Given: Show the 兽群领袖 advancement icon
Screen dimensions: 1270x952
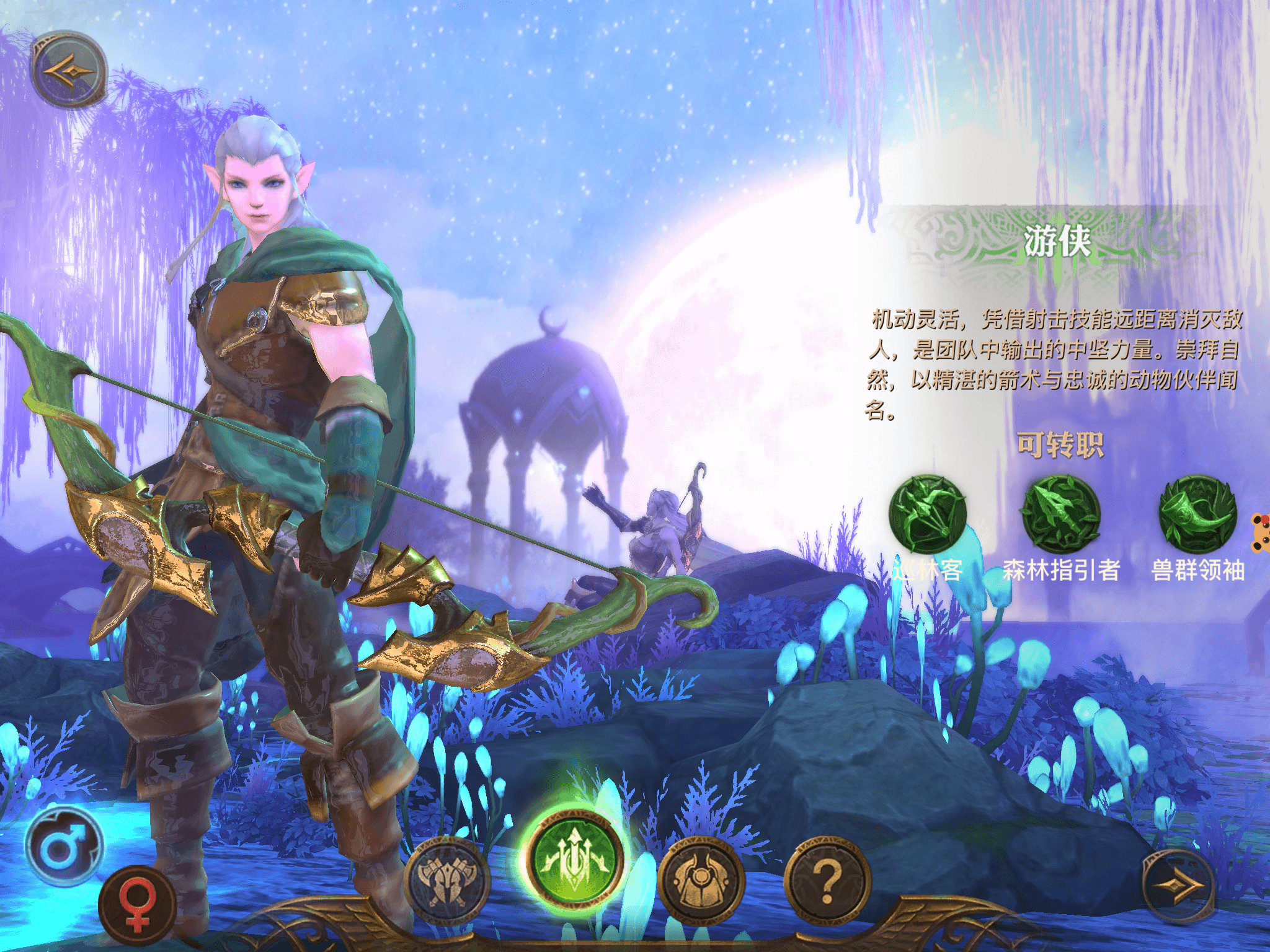Looking at the screenshot, I should coord(1197,514).
